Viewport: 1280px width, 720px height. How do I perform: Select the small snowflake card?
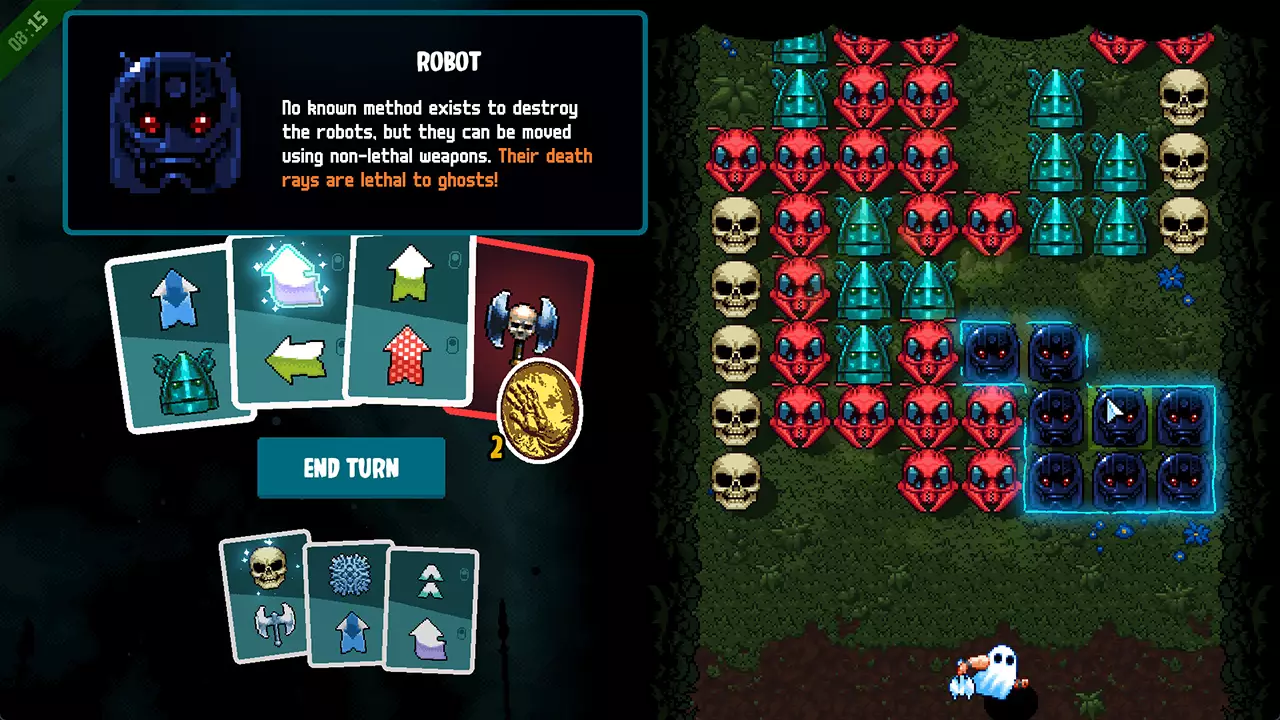tap(346, 604)
